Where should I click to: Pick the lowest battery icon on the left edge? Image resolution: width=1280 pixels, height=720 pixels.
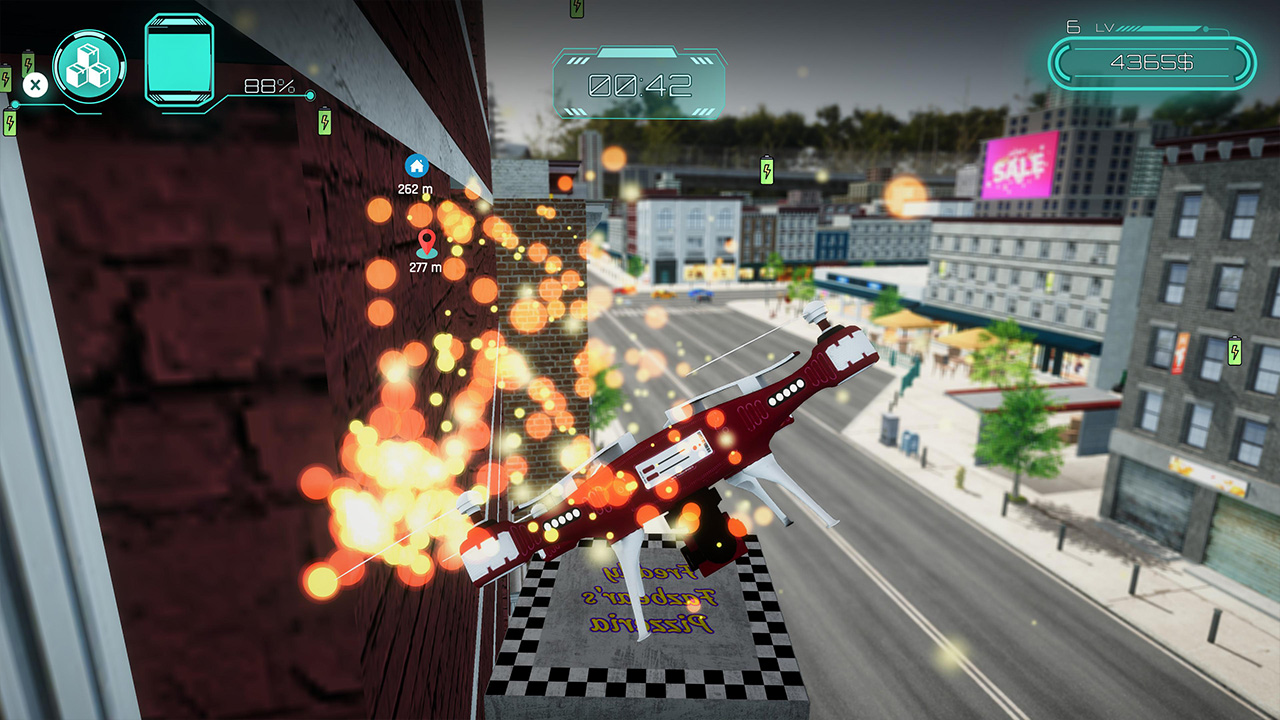[10, 122]
